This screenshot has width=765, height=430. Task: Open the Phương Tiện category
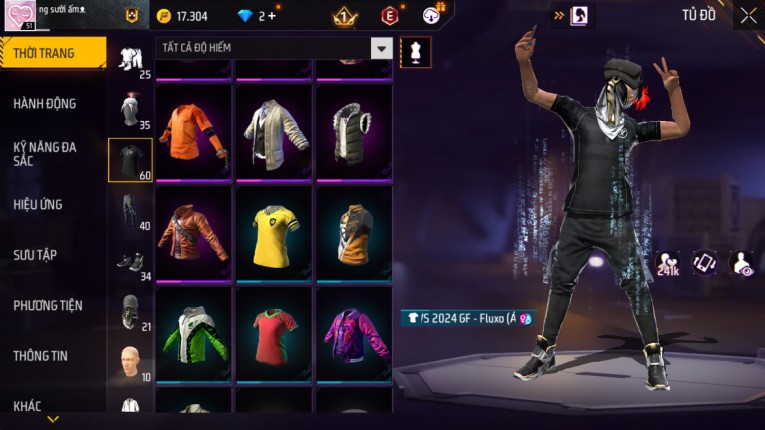click(48, 305)
